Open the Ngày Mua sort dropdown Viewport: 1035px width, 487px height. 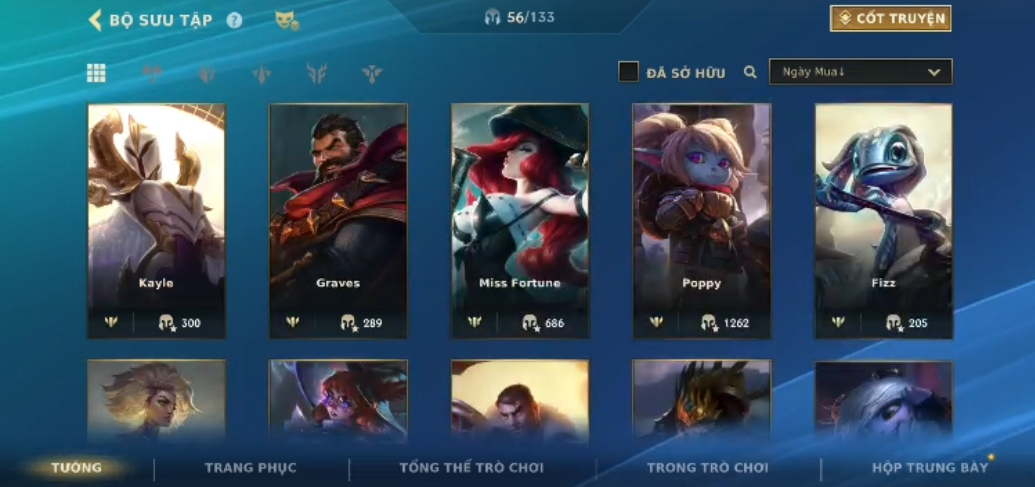[860, 72]
